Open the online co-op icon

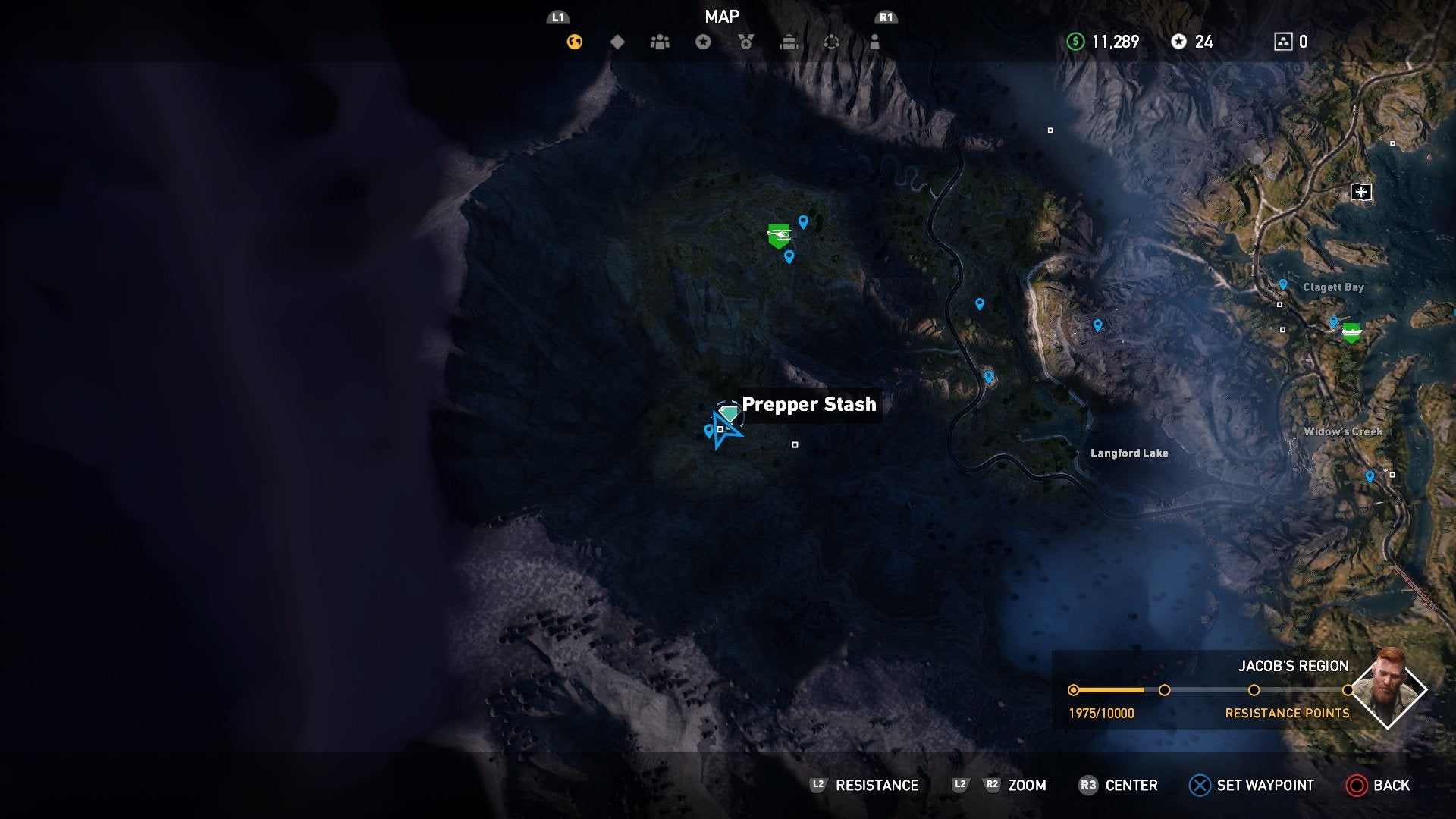coord(833,42)
